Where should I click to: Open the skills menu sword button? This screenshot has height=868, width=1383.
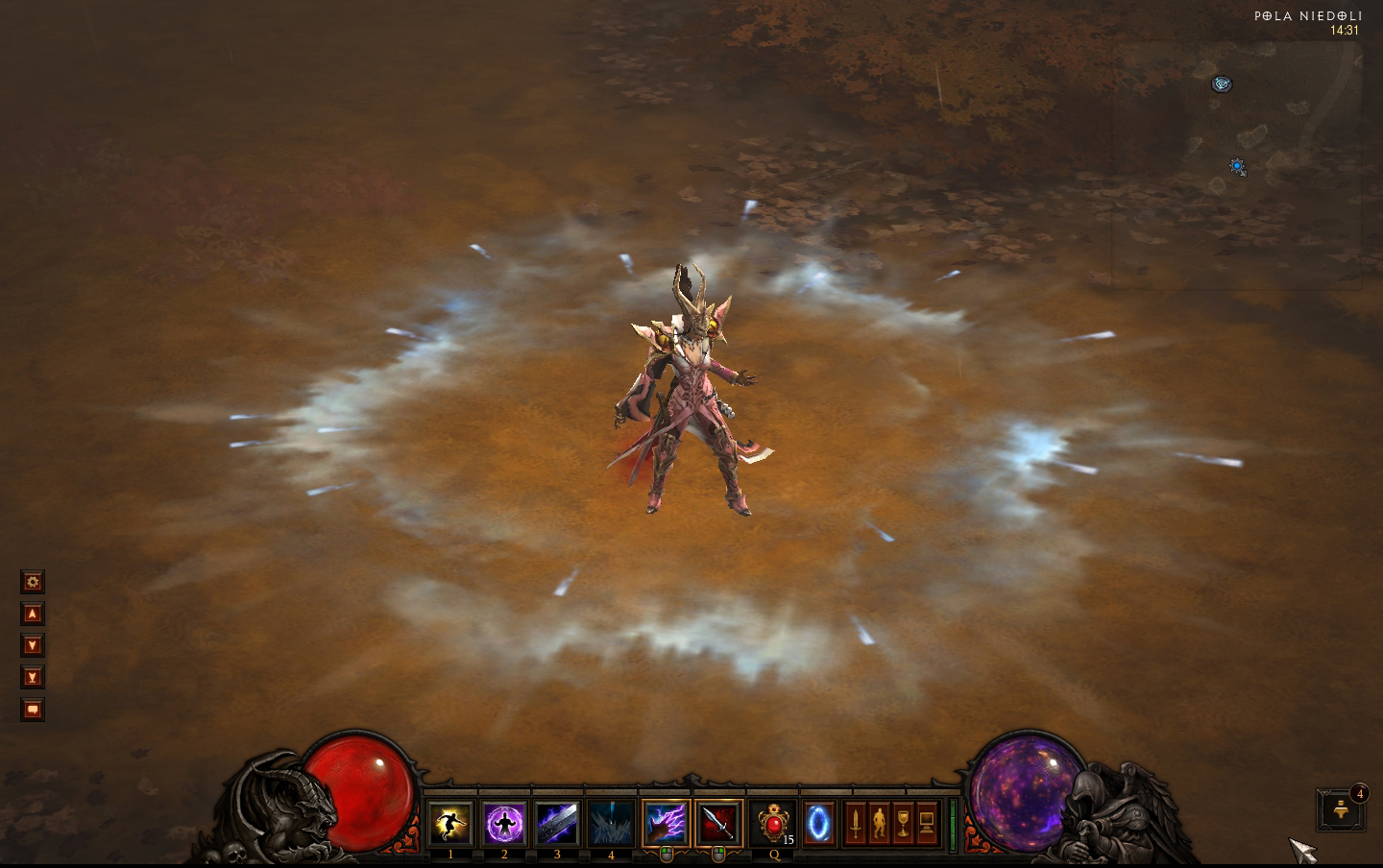click(855, 823)
